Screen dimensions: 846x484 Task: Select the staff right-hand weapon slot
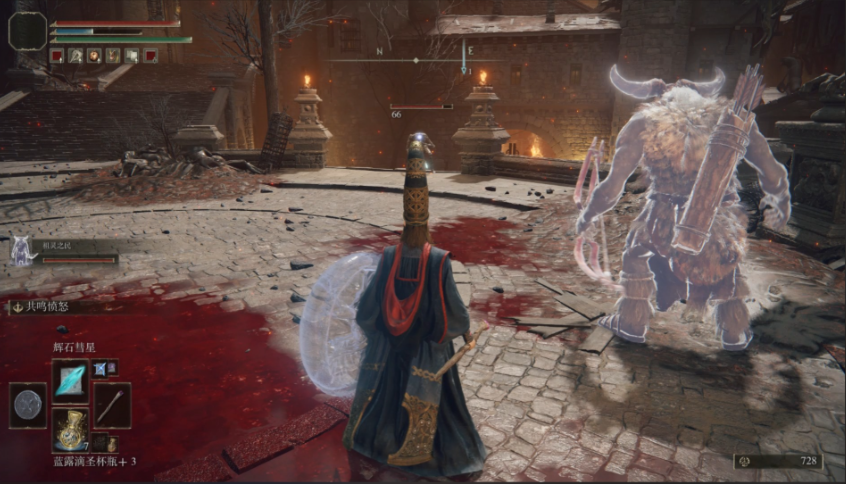pyautogui.click(x=111, y=405)
